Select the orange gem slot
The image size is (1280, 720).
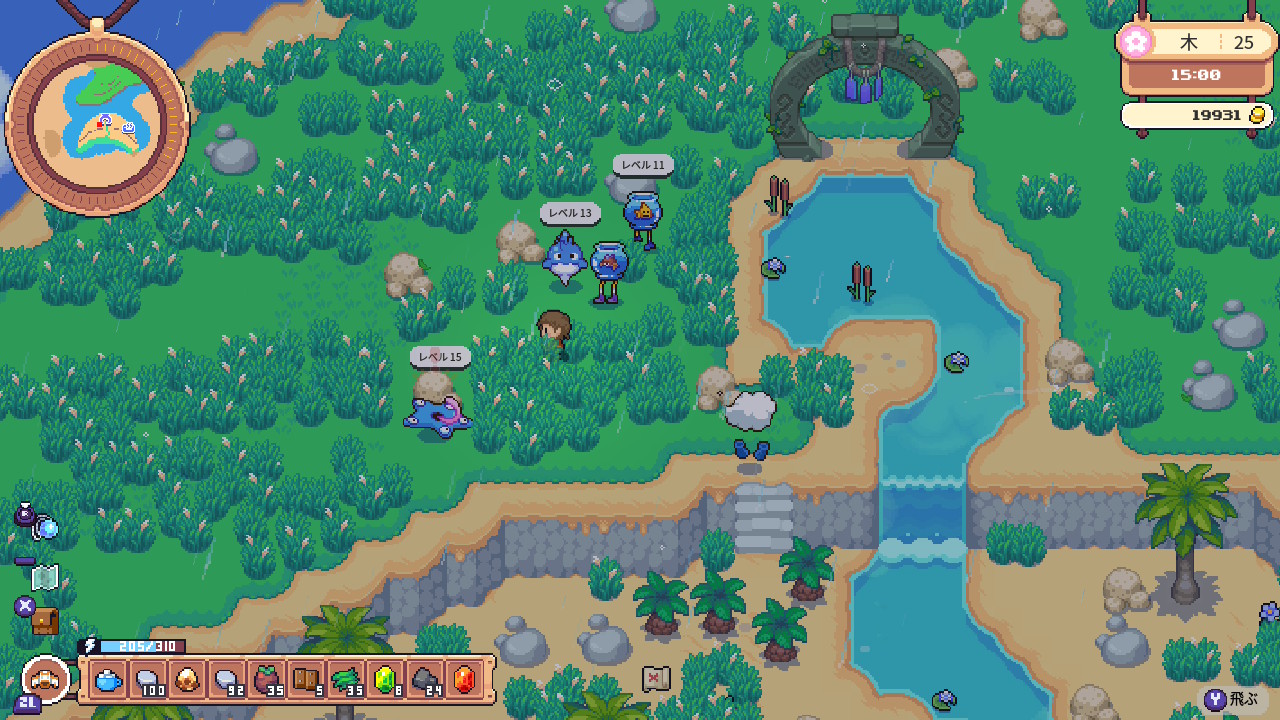[463, 680]
